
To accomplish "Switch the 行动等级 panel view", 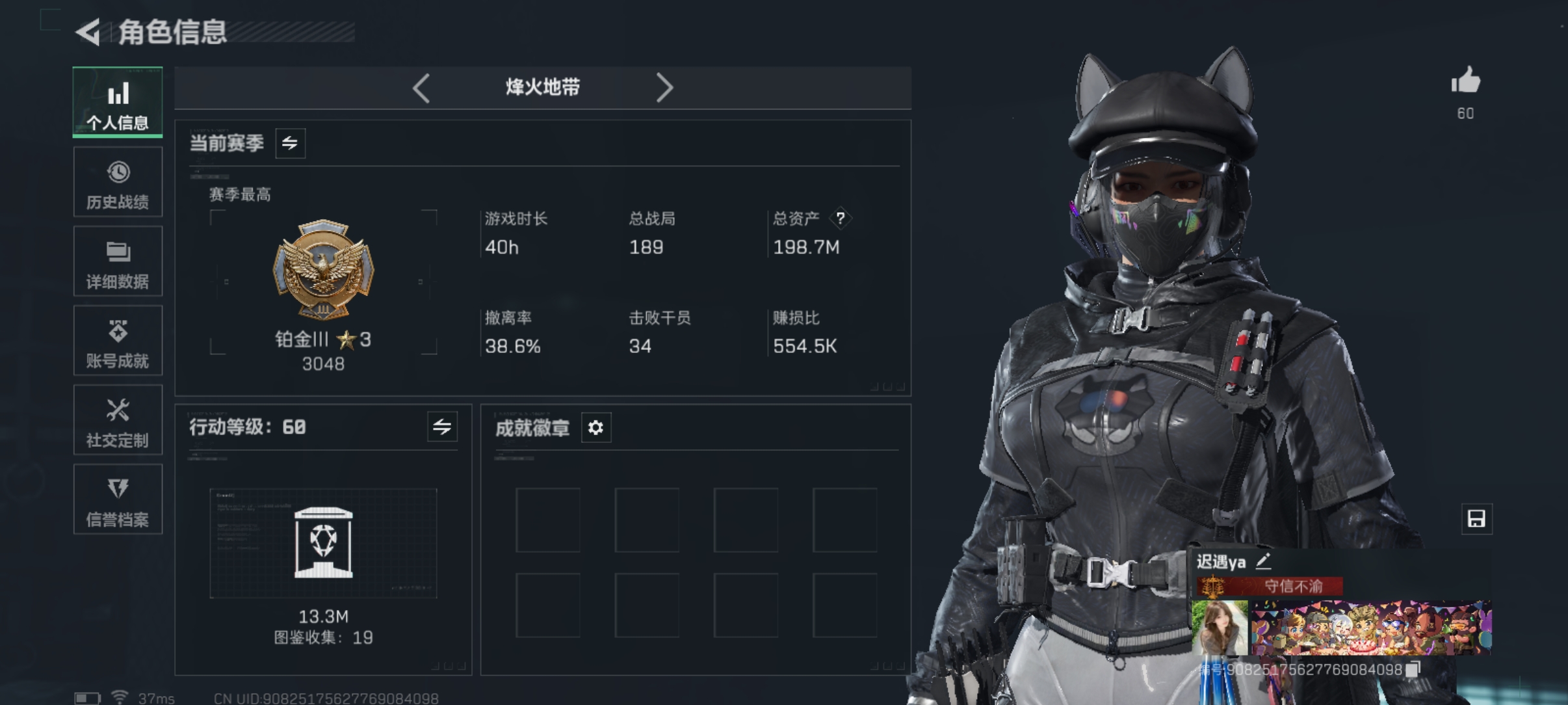I will click(x=442, y=427).
